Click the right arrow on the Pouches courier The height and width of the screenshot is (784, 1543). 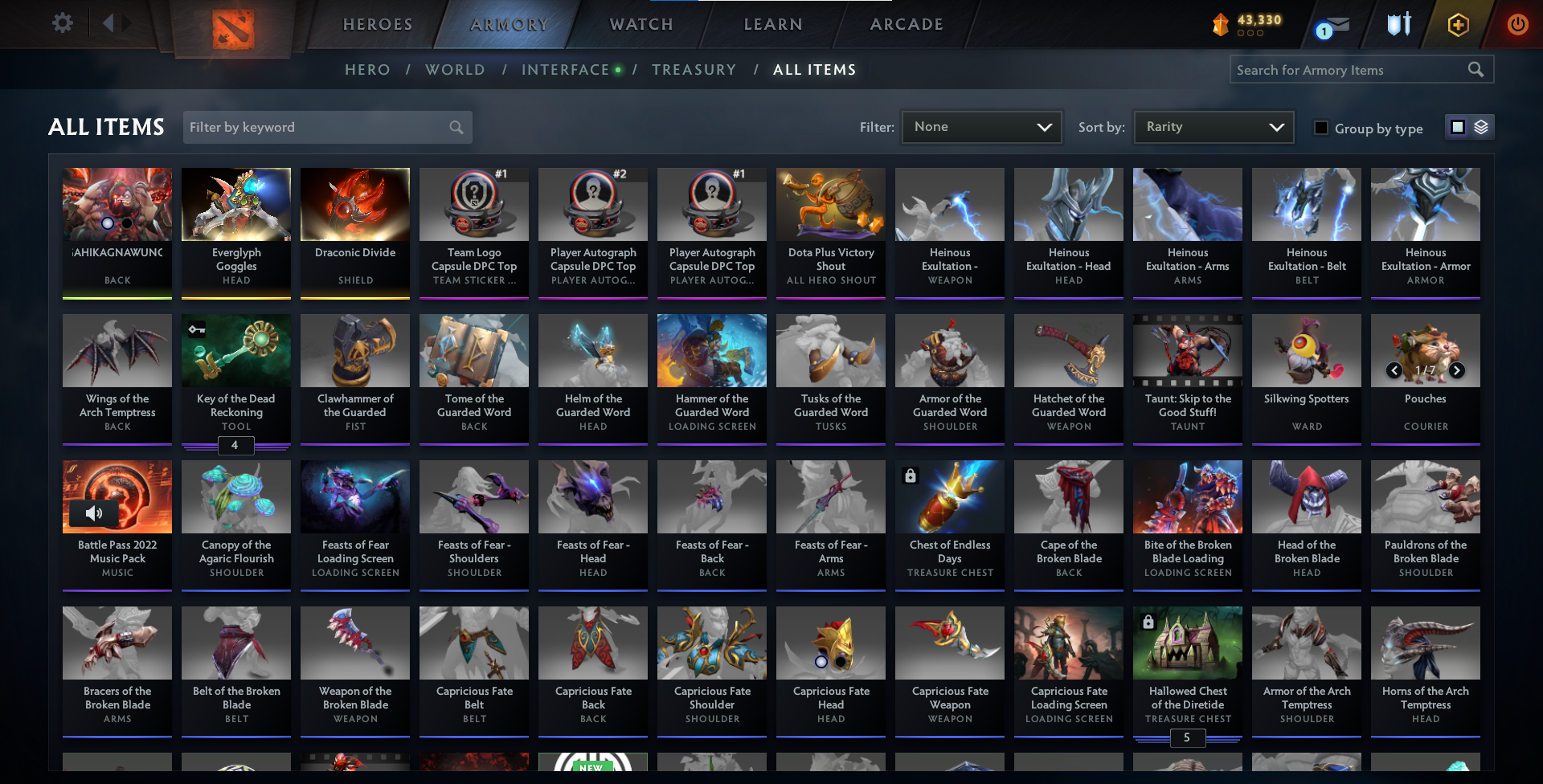click(x=1456, y=371)
